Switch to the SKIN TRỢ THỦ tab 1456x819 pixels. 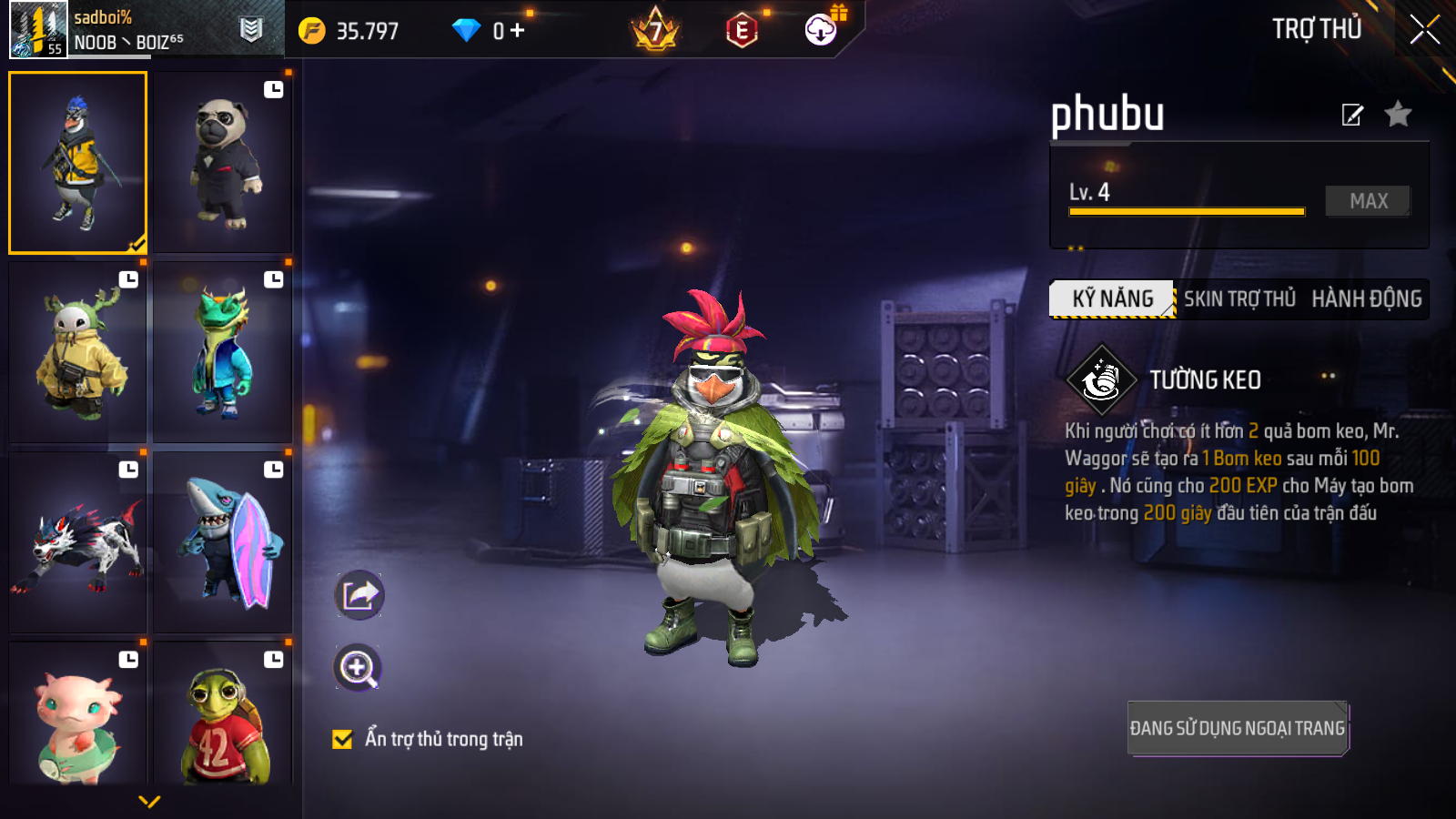[1239, 299]
